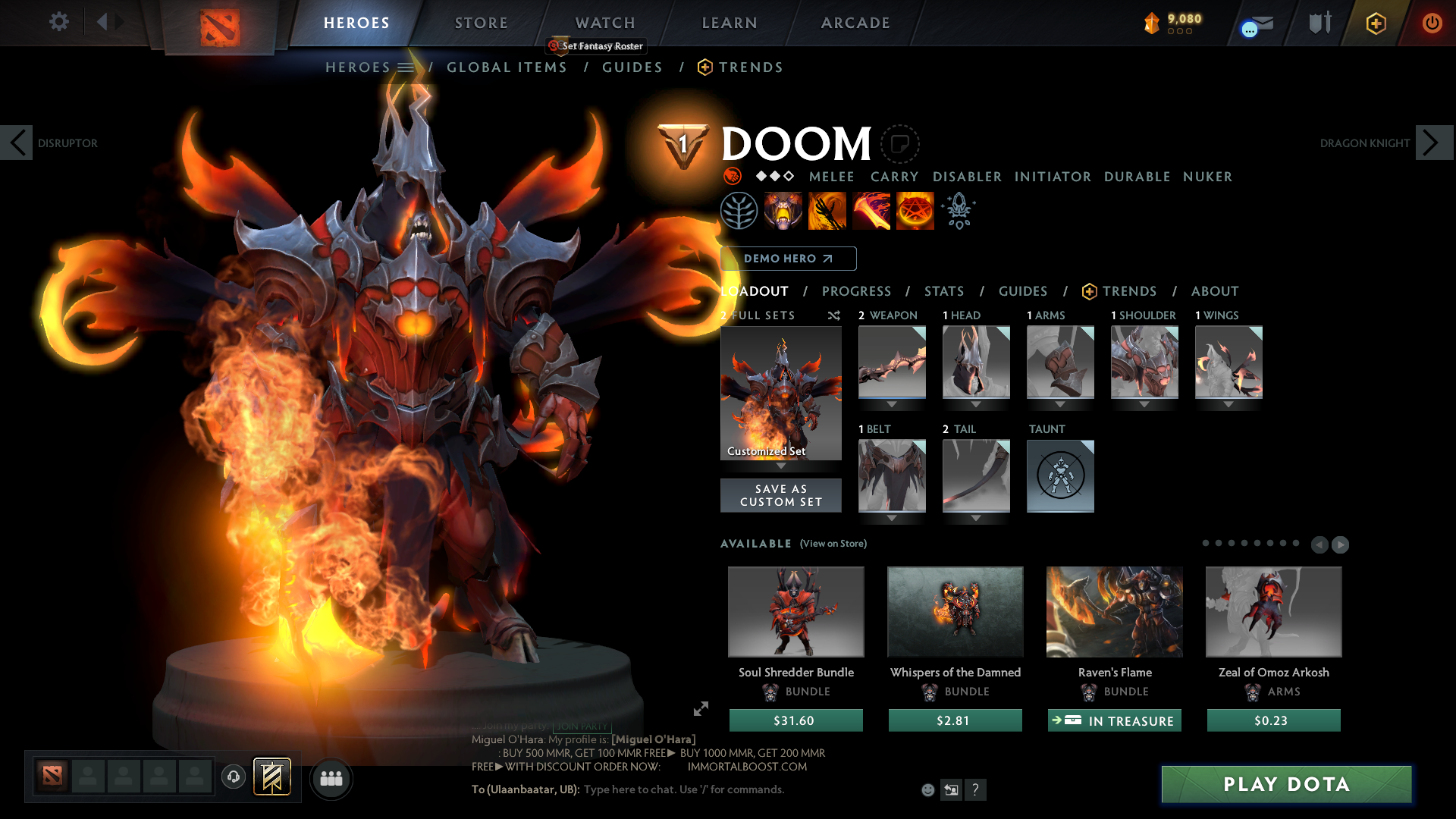Expand the Weapon item dropdown arrow

[892, 404]
